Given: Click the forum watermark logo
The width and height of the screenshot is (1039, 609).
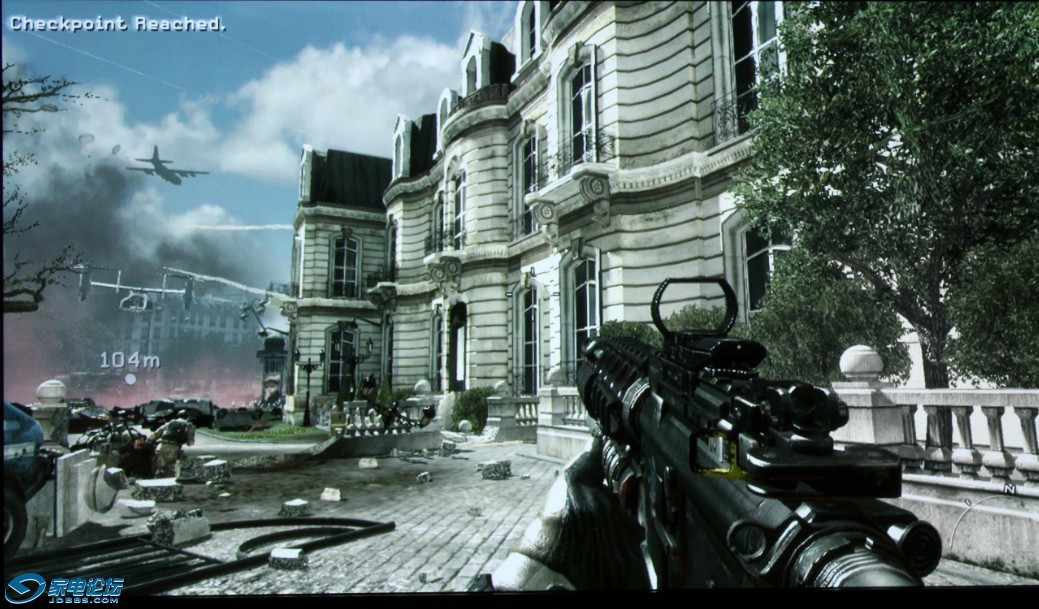Looking at the screenshot, I should [x=64, y=587].
